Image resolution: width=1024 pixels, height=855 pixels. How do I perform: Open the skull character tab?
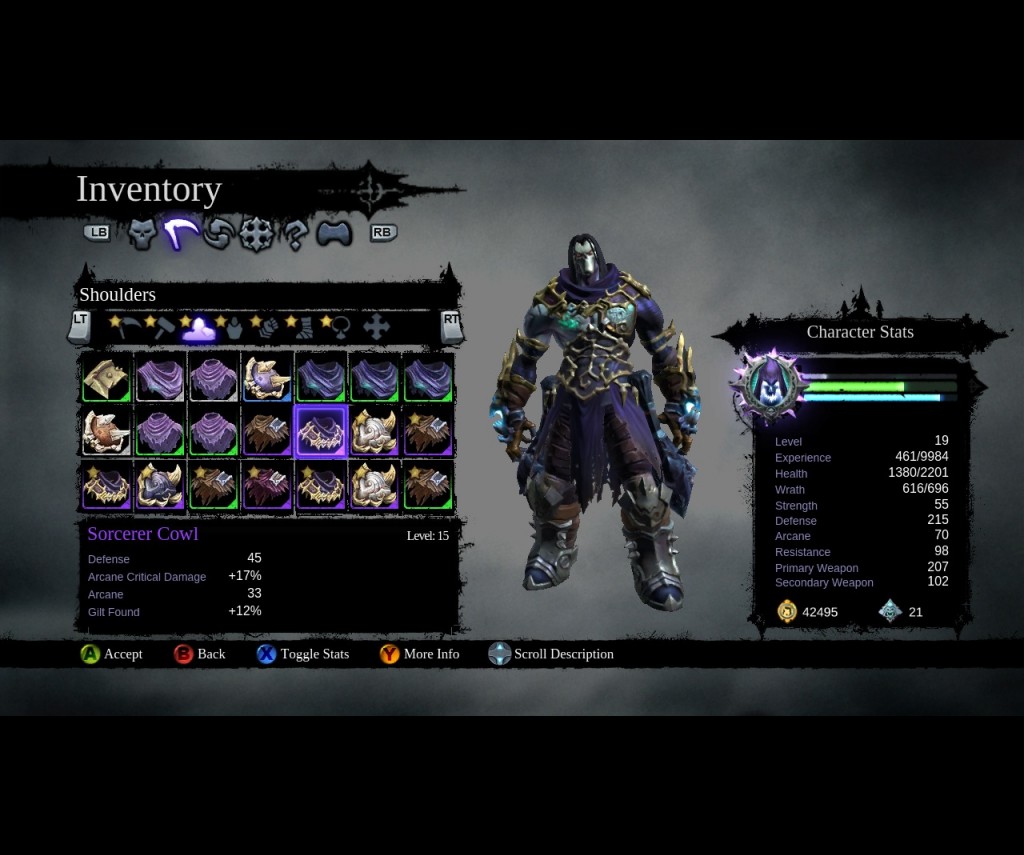click(x=143, y=234)
